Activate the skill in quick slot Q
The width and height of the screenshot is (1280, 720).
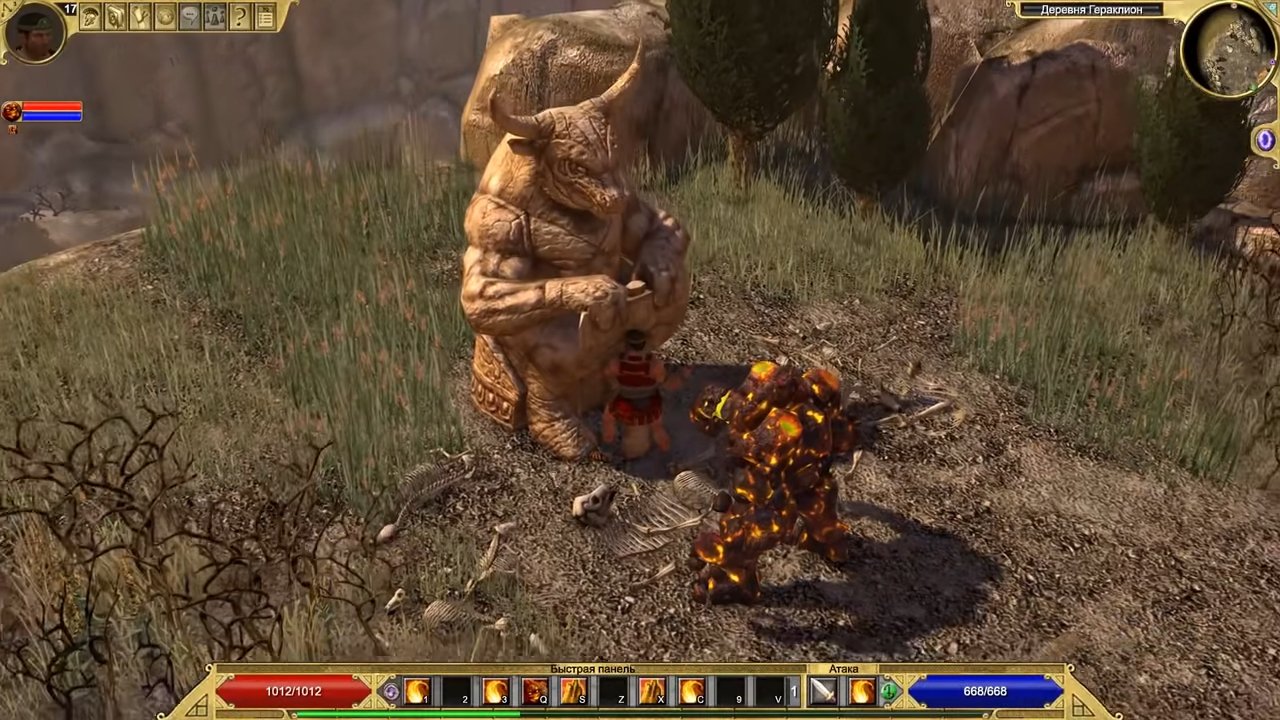535,691
